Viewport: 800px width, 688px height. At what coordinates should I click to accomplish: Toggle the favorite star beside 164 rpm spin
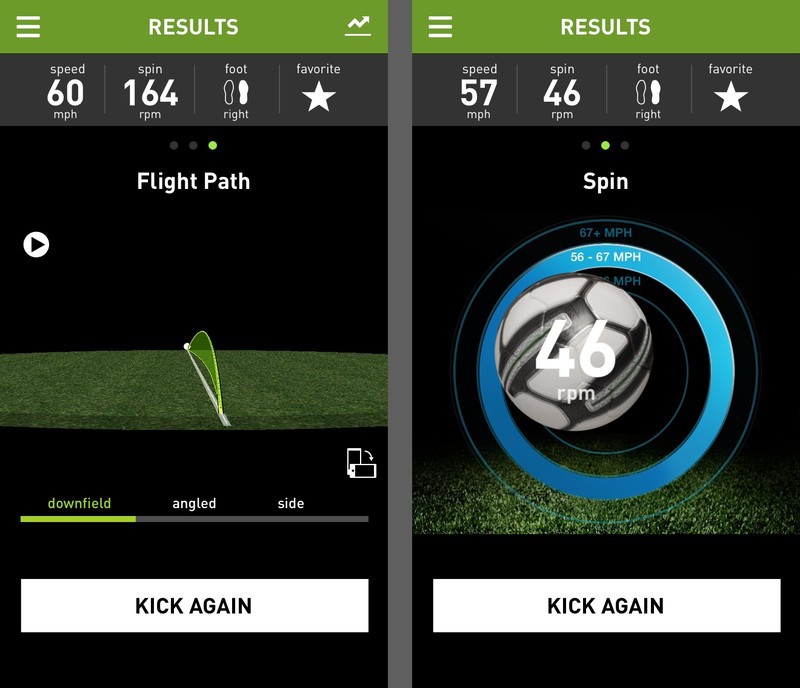(x=318, y=97)
